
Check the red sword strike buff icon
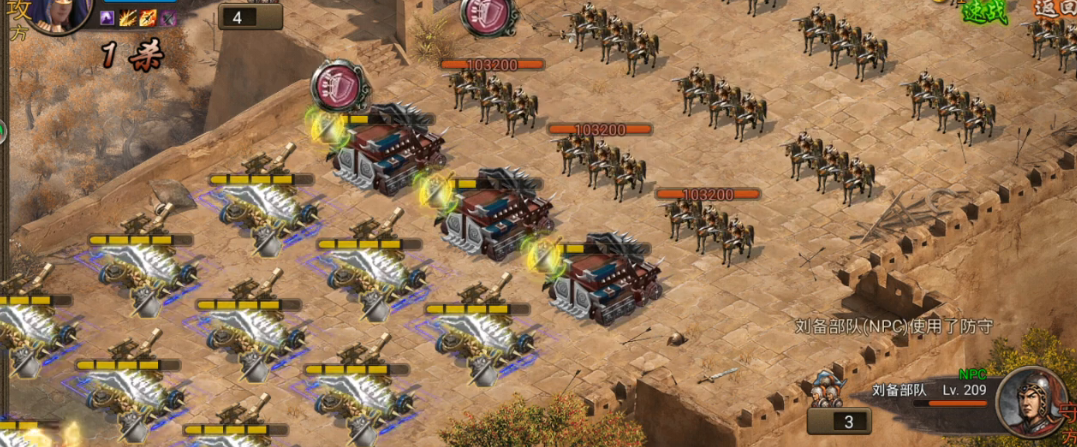click(x=148, y=18)
